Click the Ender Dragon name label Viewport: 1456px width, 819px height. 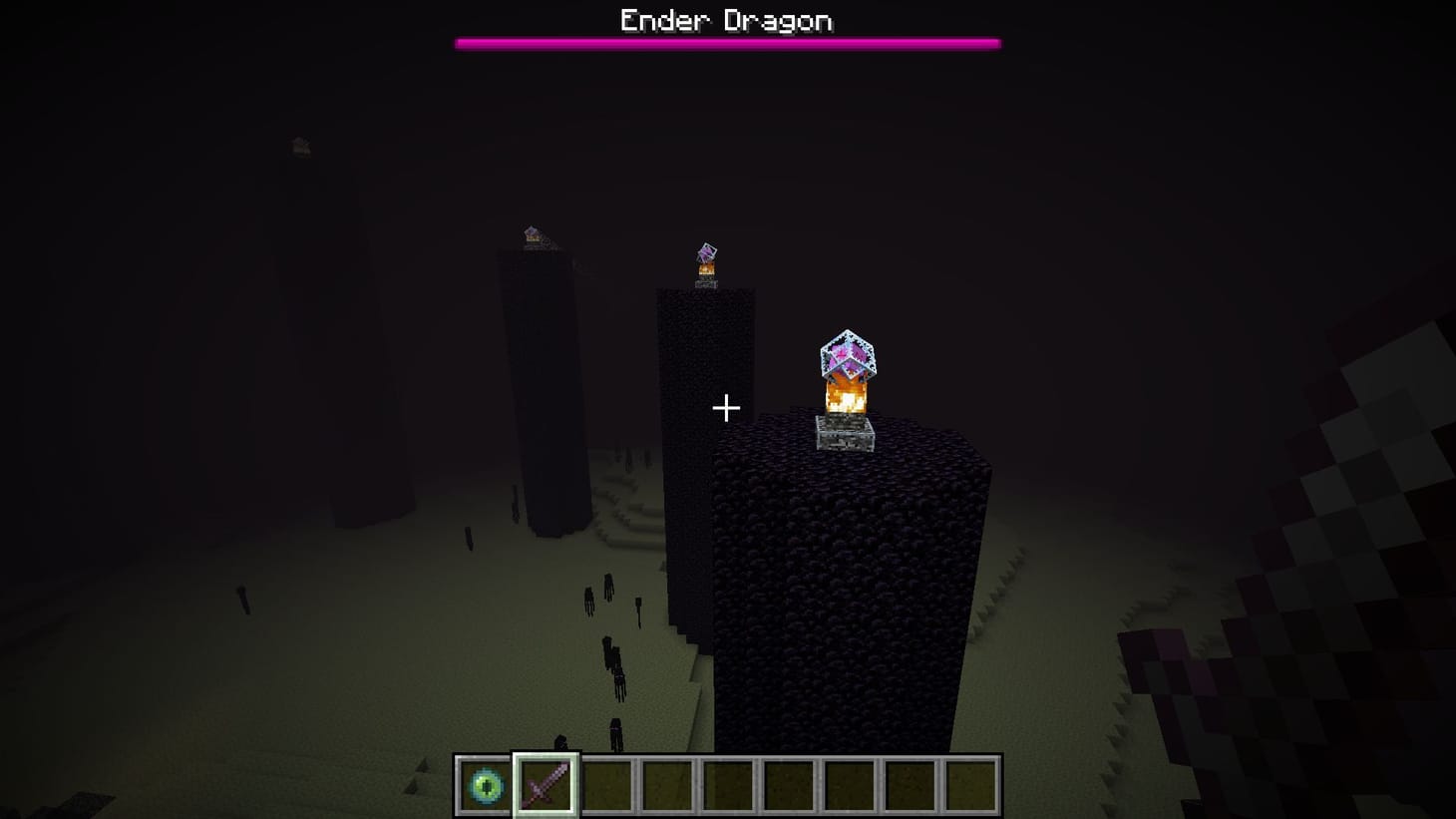[727, 18]
